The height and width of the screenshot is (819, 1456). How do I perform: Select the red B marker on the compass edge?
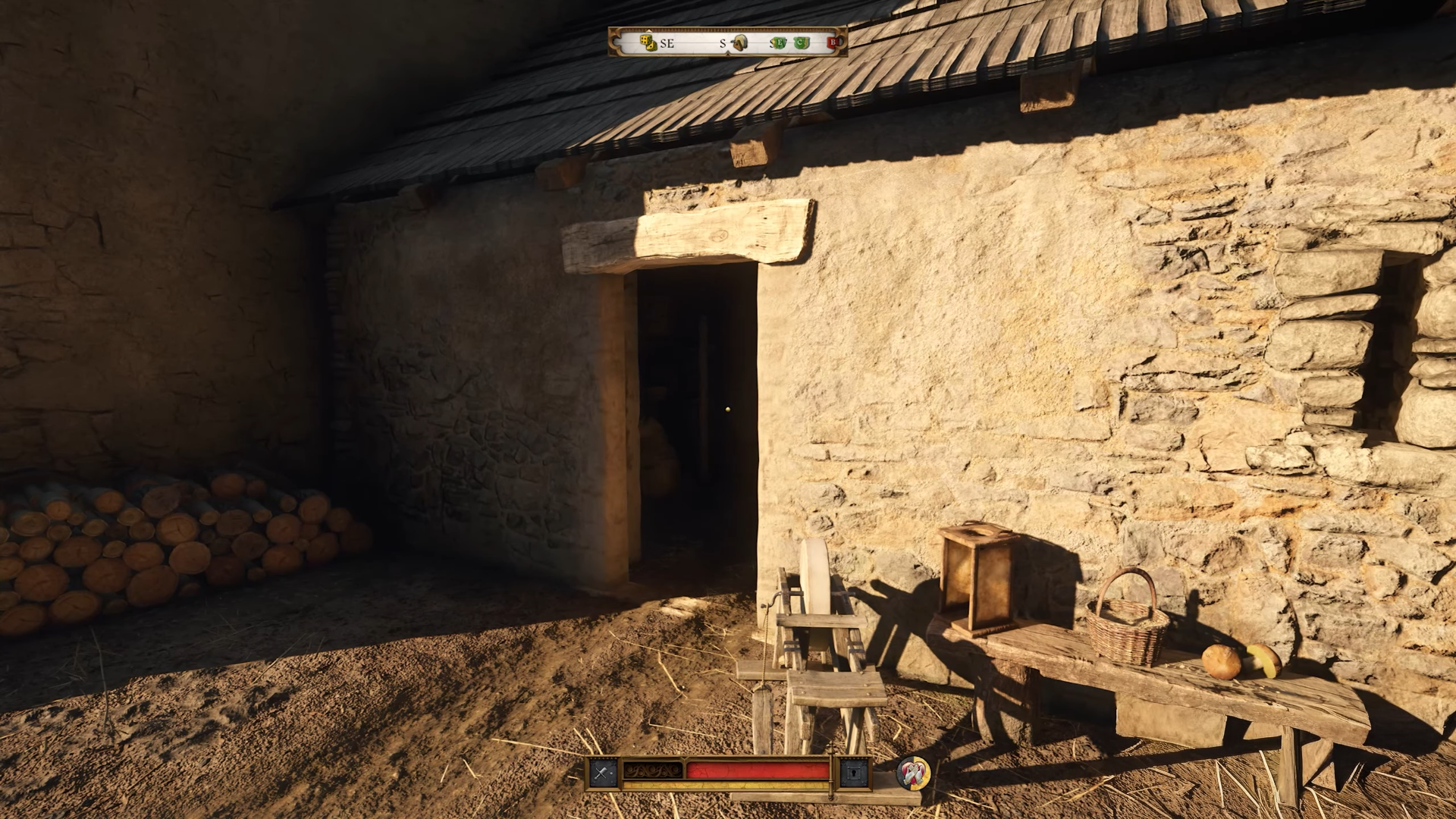point(833,42)
